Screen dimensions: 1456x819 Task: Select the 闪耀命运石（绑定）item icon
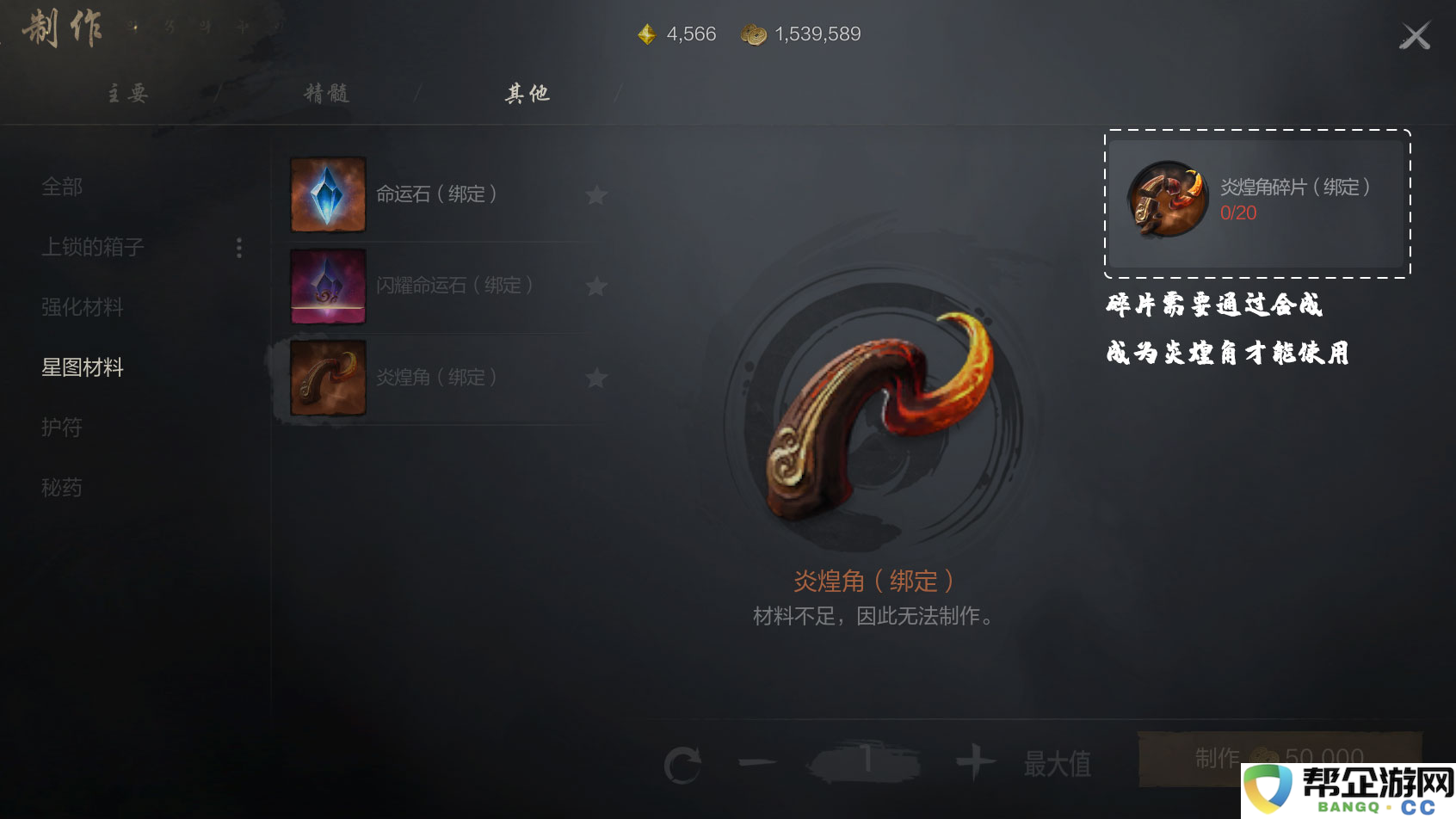point(328,286)
